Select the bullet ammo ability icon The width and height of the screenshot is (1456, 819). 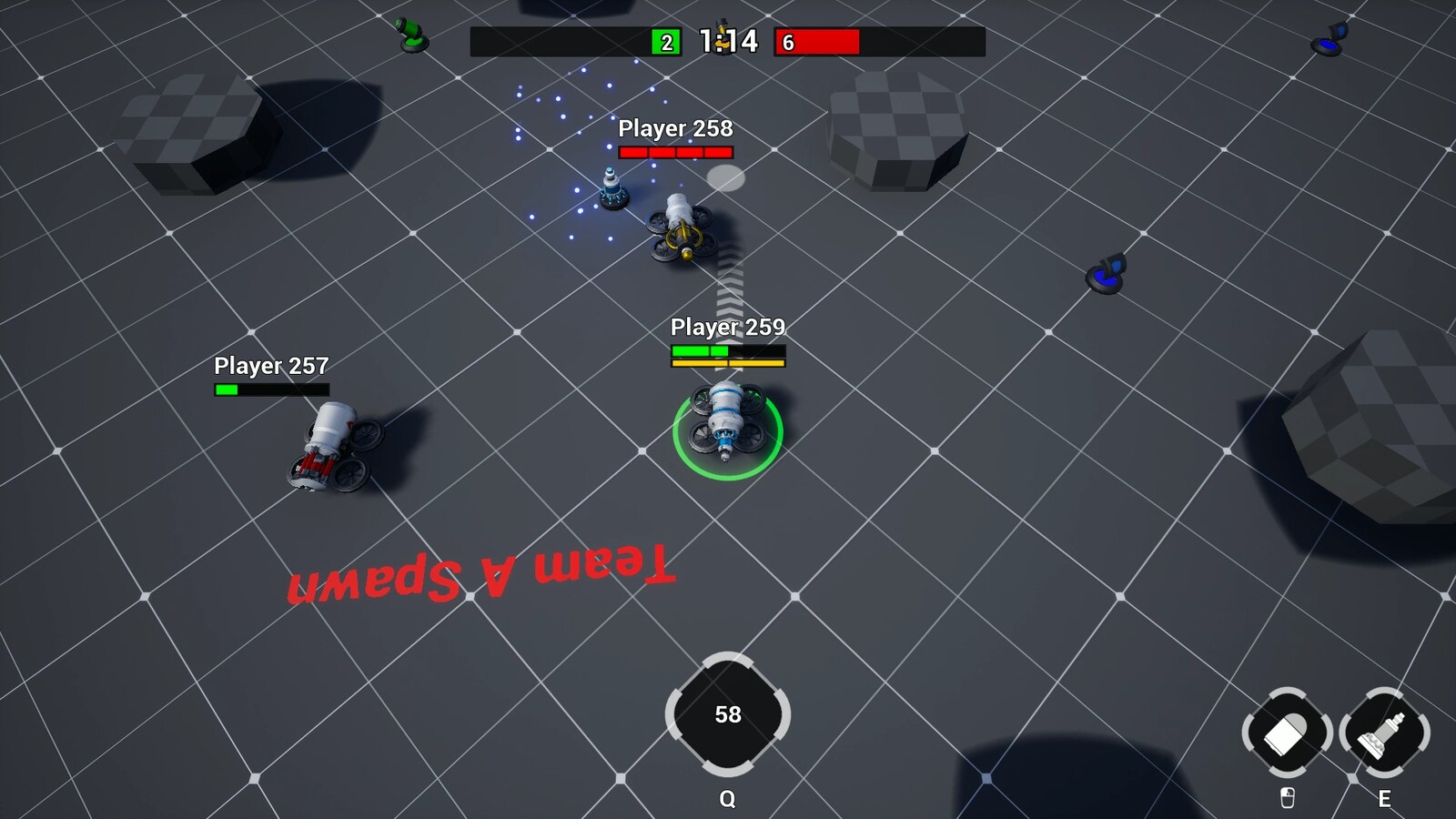pyautogui.click(x=1286, y=733)
